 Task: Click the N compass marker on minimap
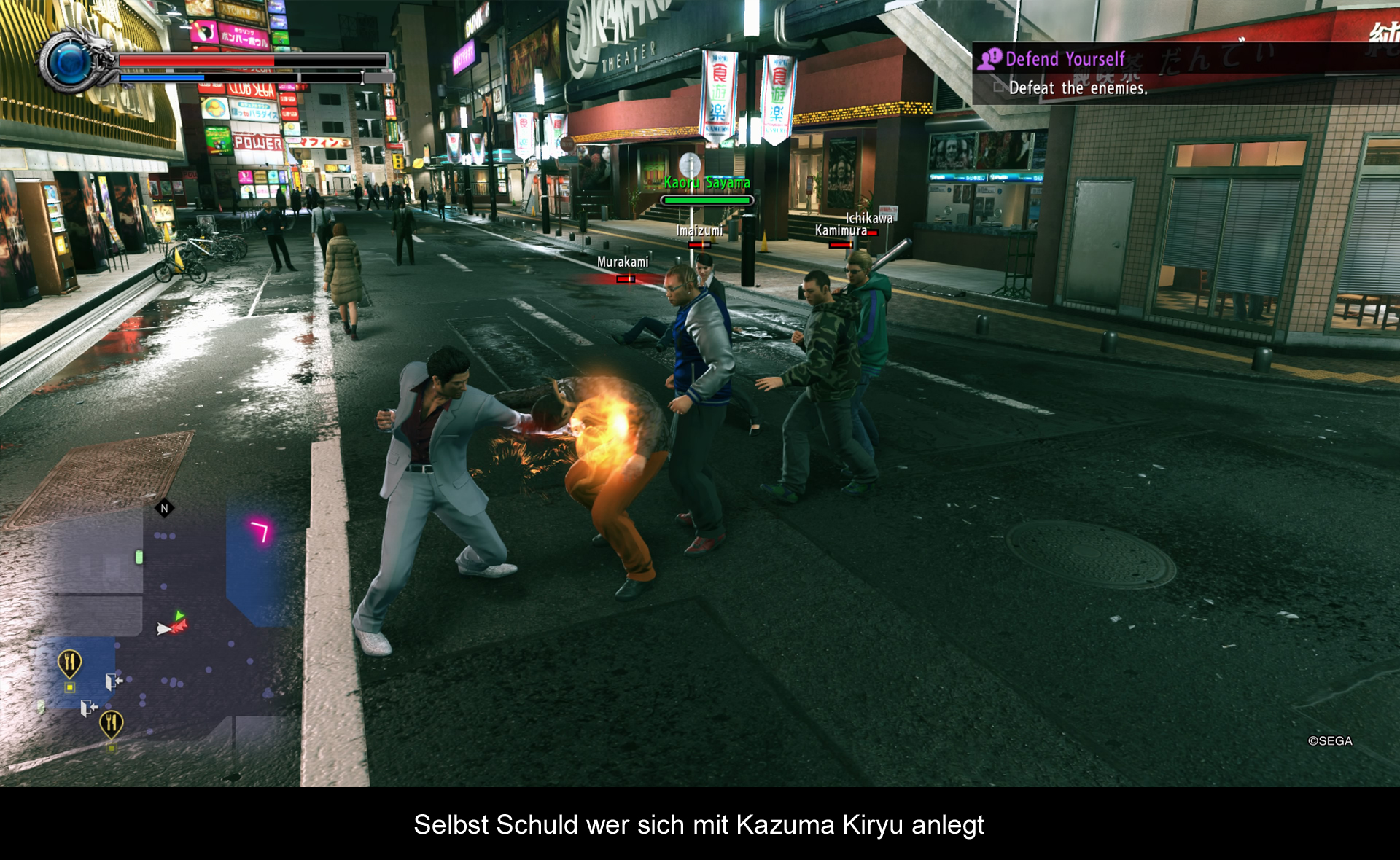coord(165,509)
